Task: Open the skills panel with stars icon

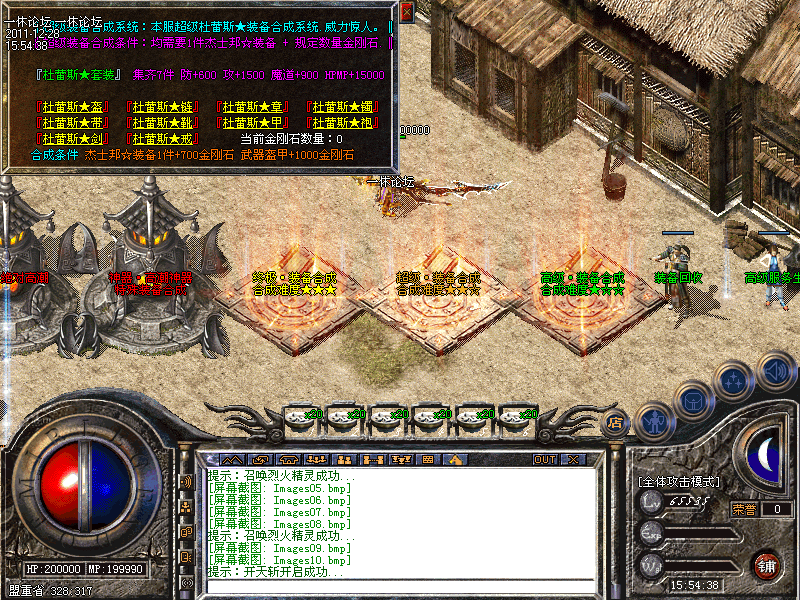Action: (735, 379)
